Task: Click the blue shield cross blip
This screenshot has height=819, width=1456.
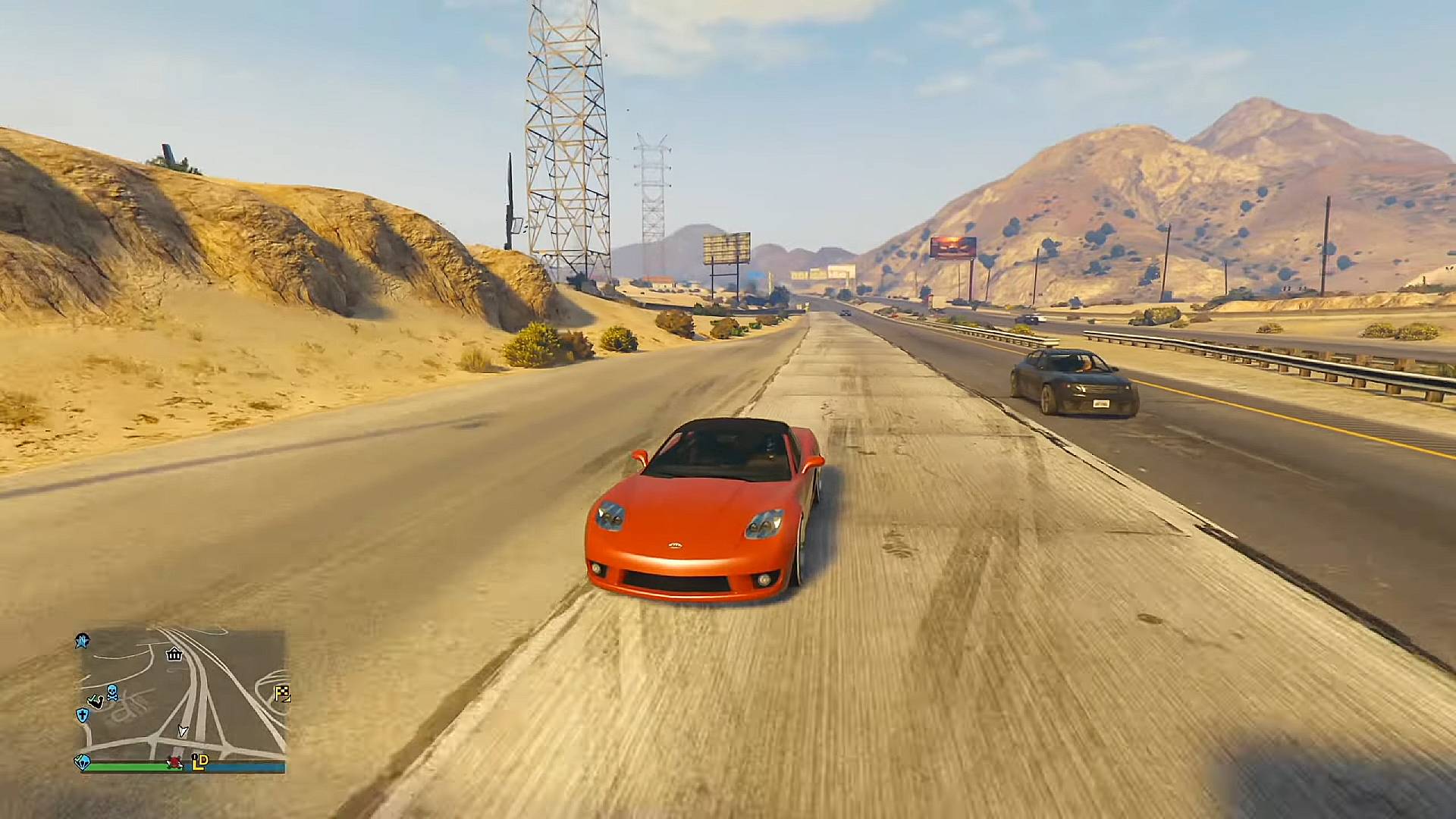Action: point(82,714)
